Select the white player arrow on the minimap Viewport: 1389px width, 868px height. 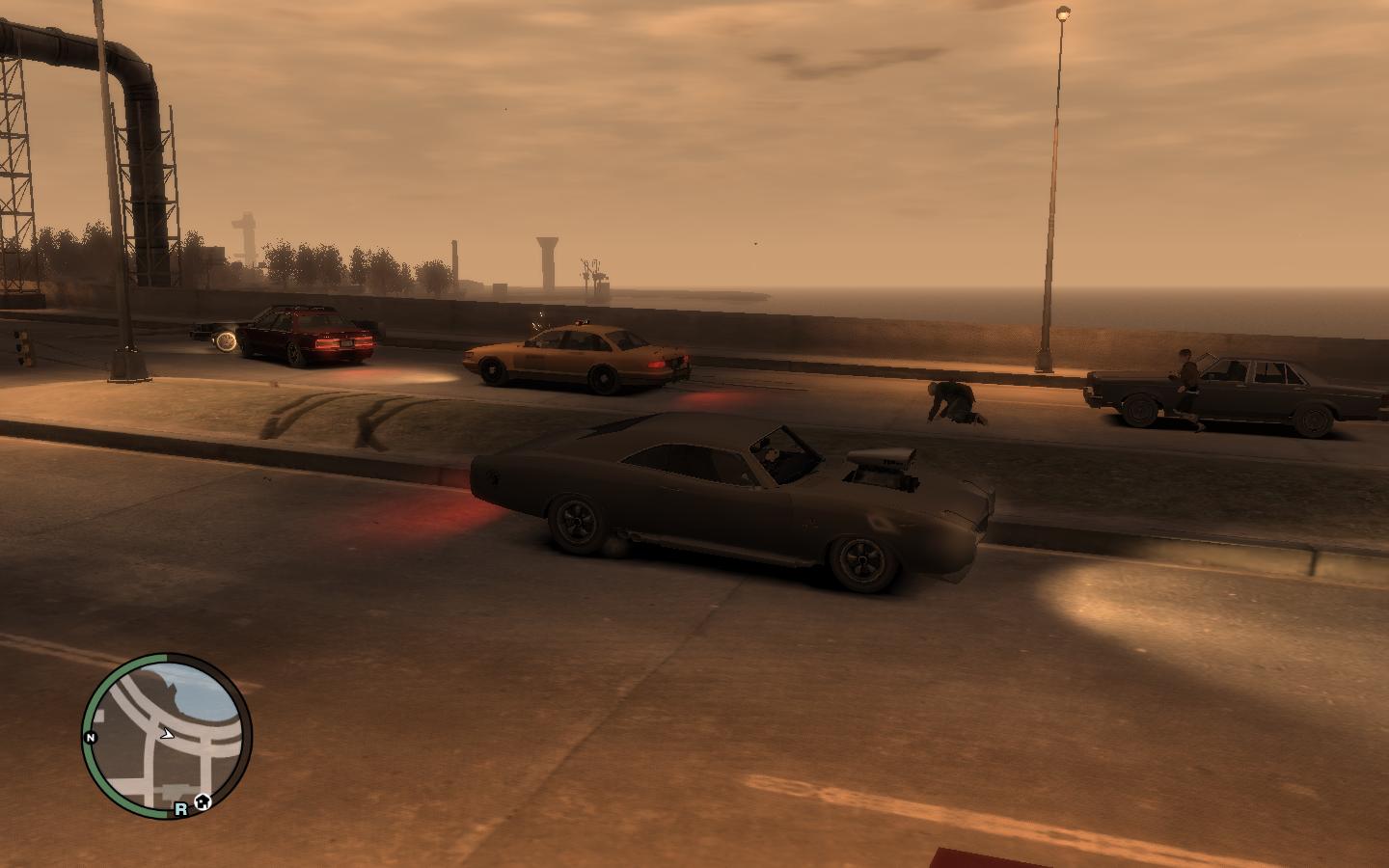pos(167,734)
